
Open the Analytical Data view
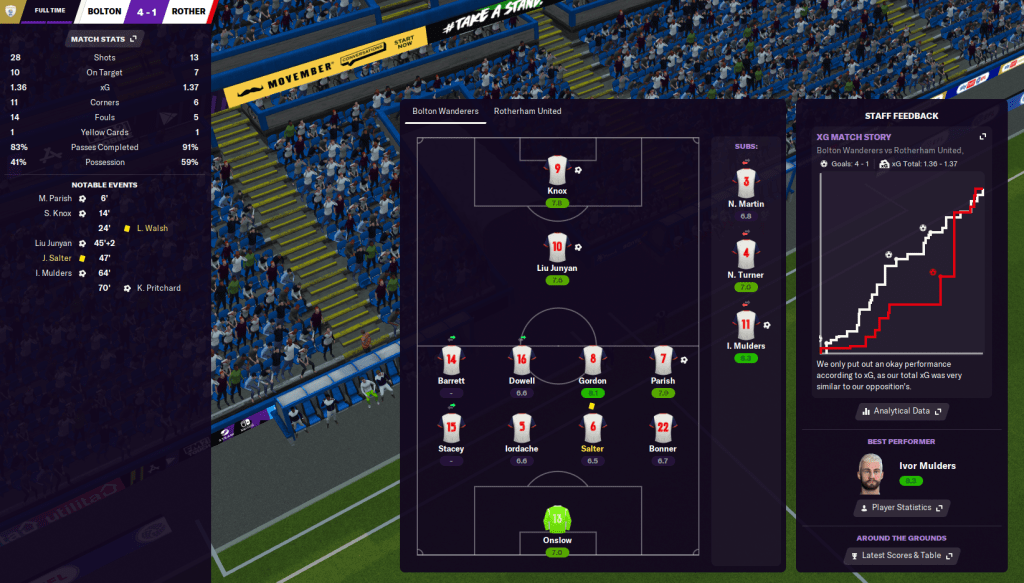pos(902,411)
